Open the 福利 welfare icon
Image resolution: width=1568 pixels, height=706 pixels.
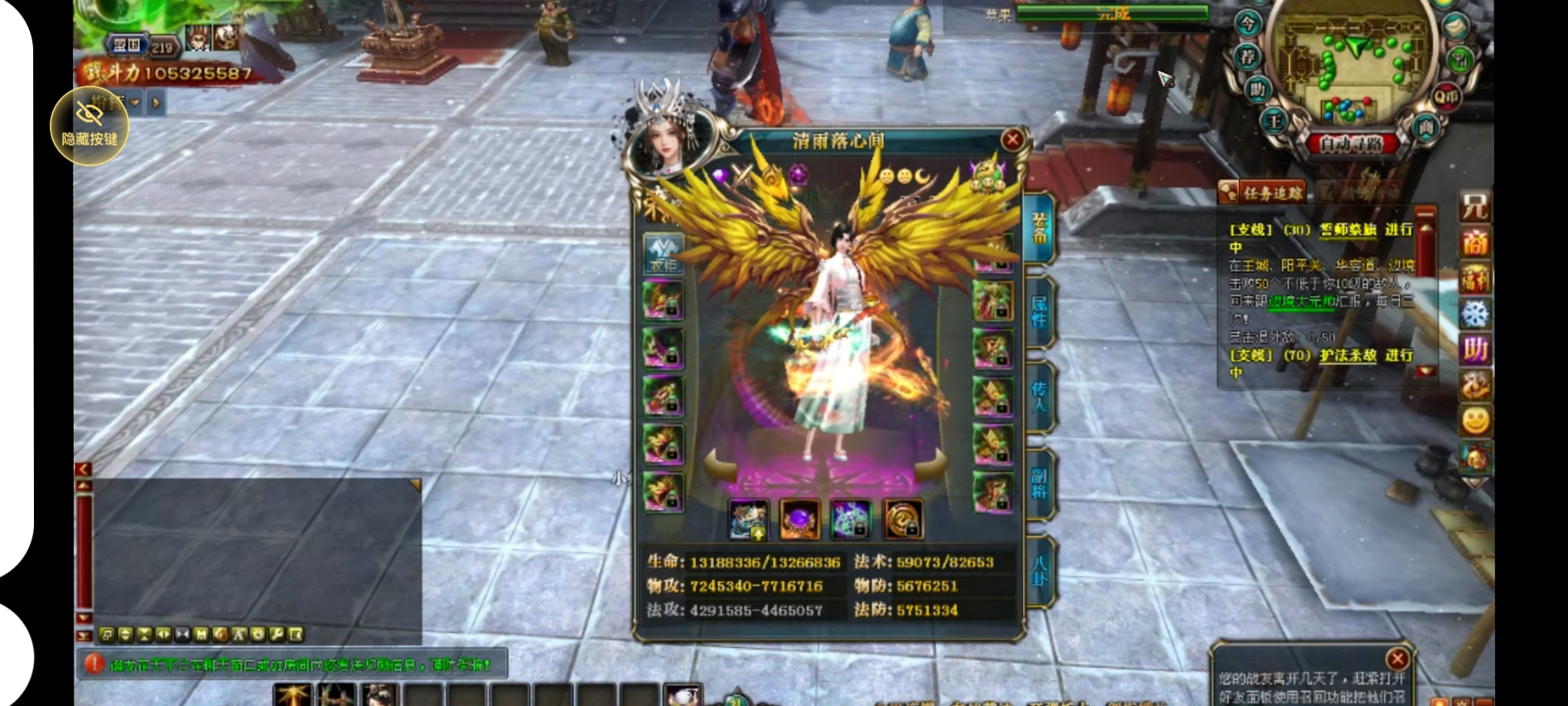1474,279
